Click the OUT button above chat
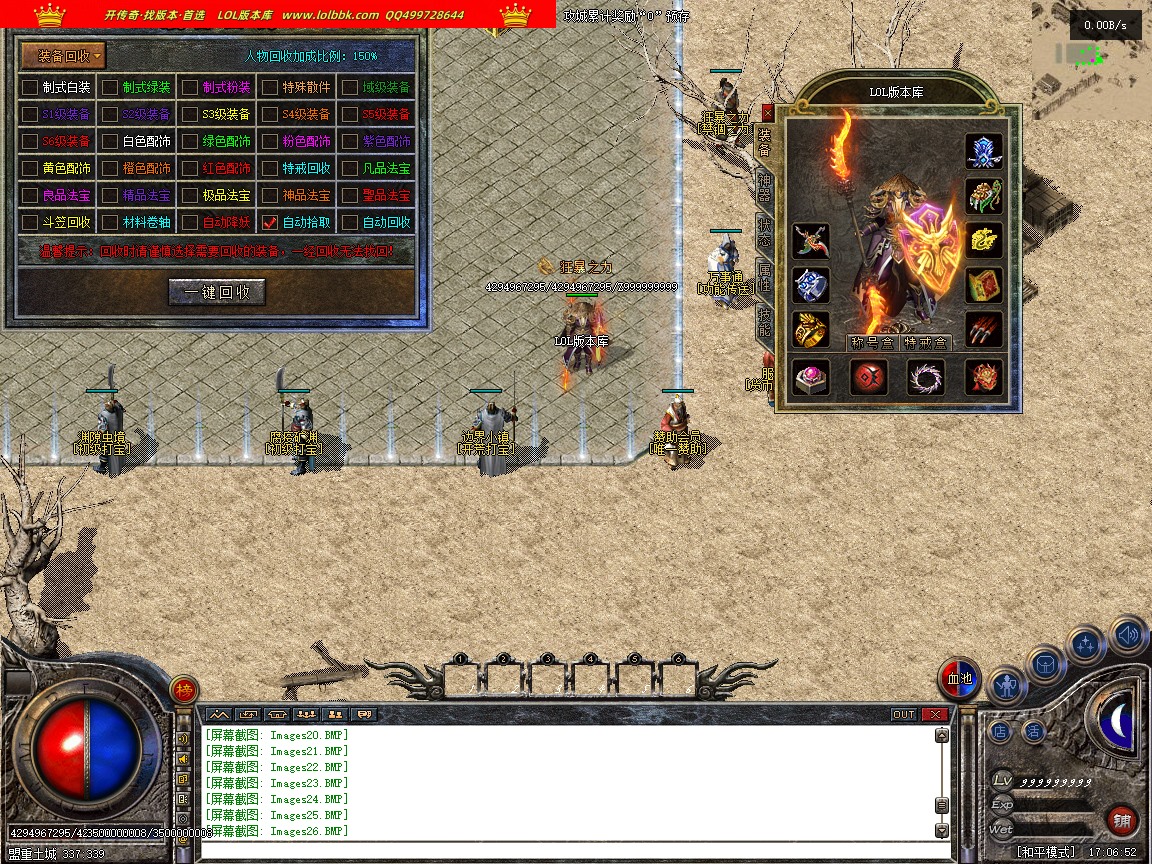 (x=903, y=714)
